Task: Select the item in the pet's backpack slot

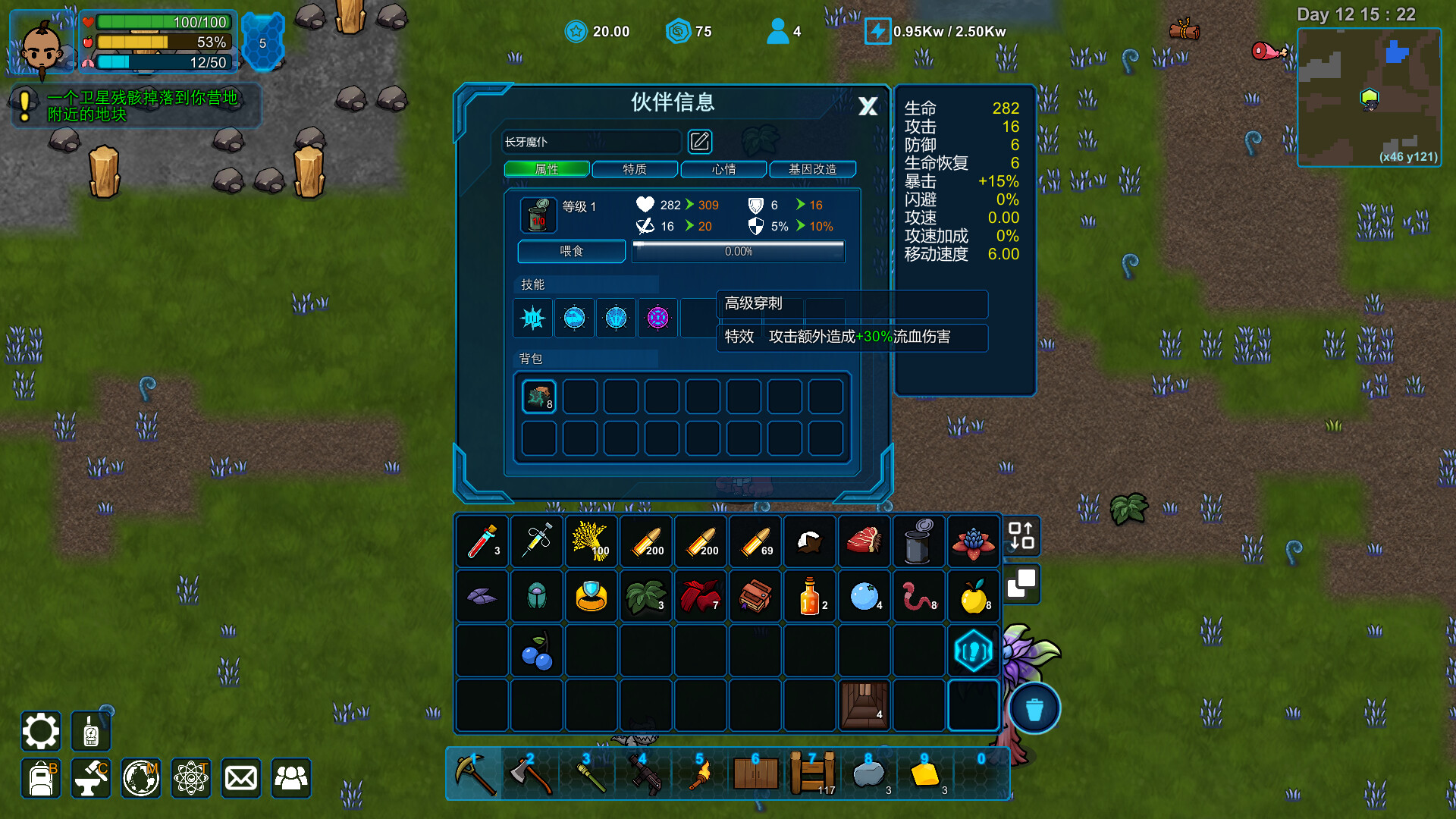Action: pos(538,395)
